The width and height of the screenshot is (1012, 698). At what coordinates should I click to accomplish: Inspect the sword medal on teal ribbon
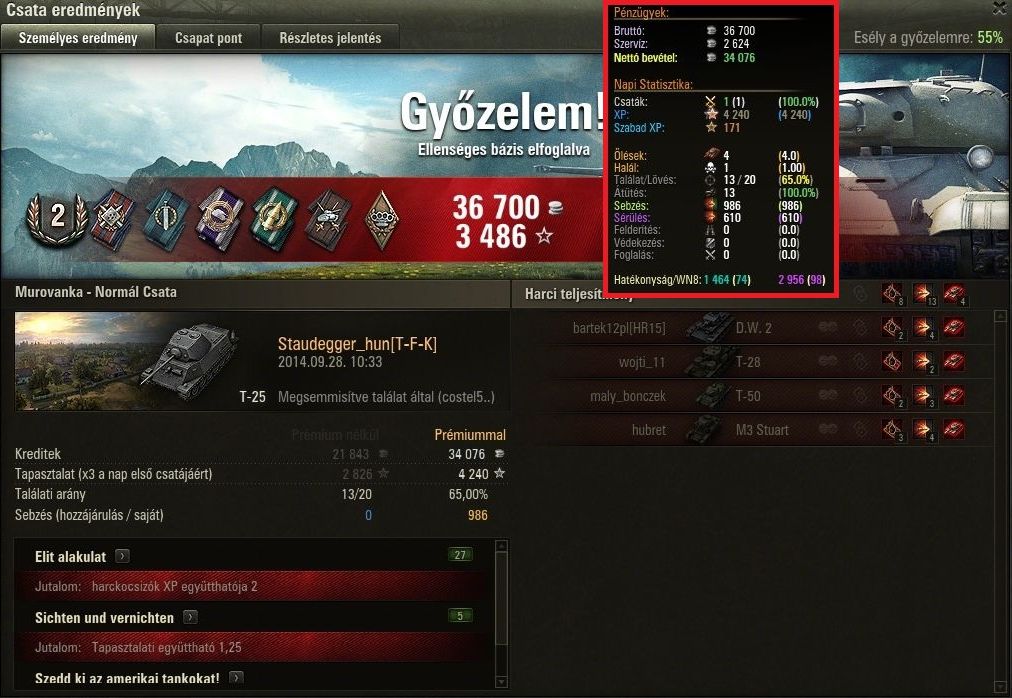(x=163, y=215)
